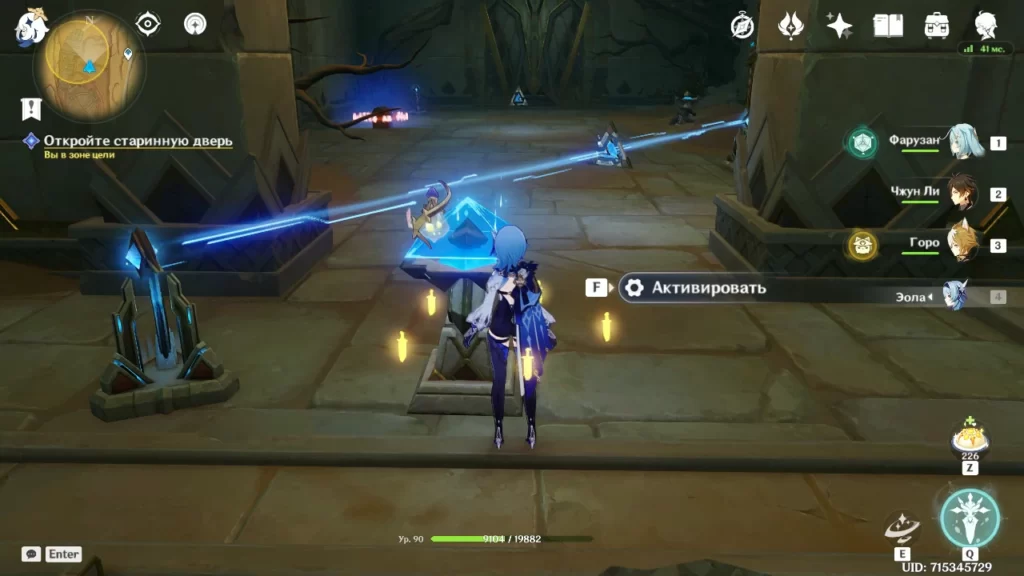Activate the elemental burst icon
1024x576 pixels.
click(969, 518)
